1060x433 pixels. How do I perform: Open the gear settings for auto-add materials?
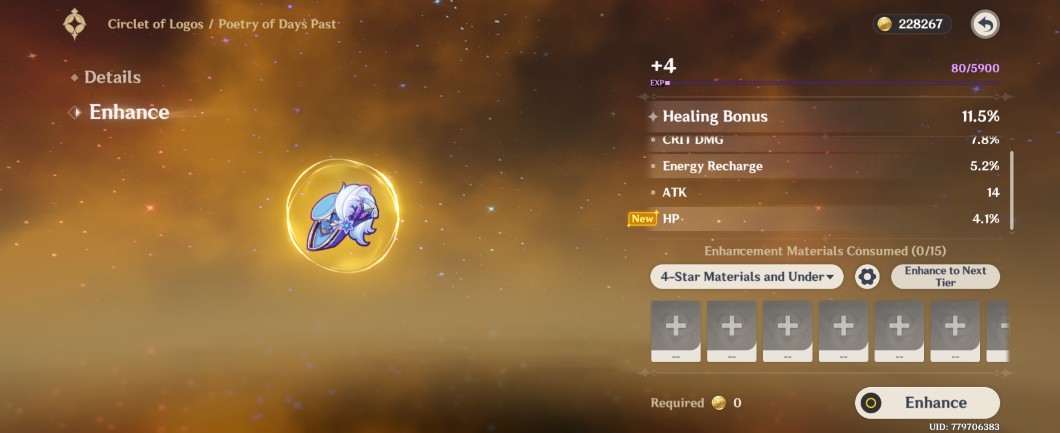867,277
